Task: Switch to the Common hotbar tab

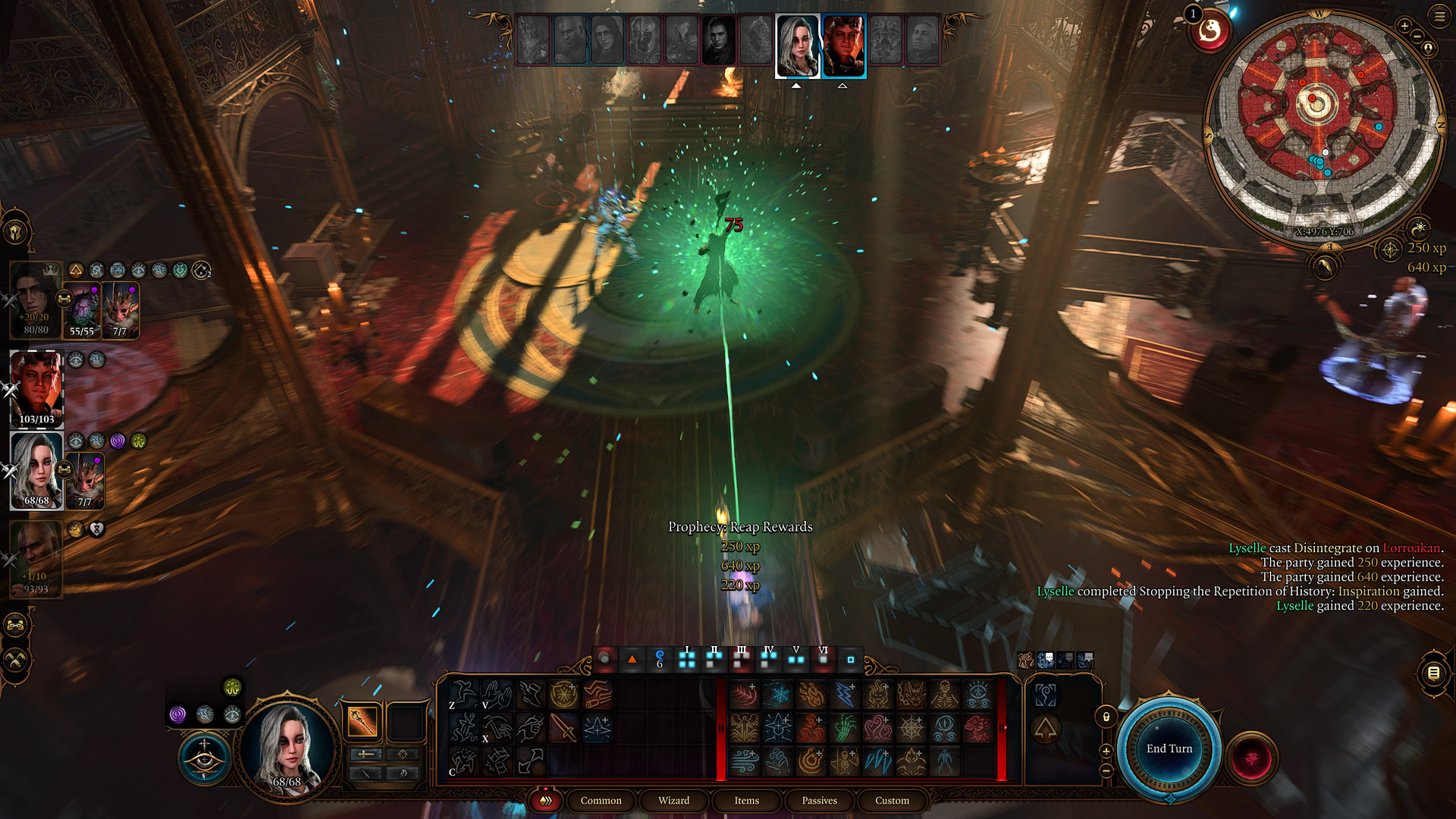Action: coord(601,800)
